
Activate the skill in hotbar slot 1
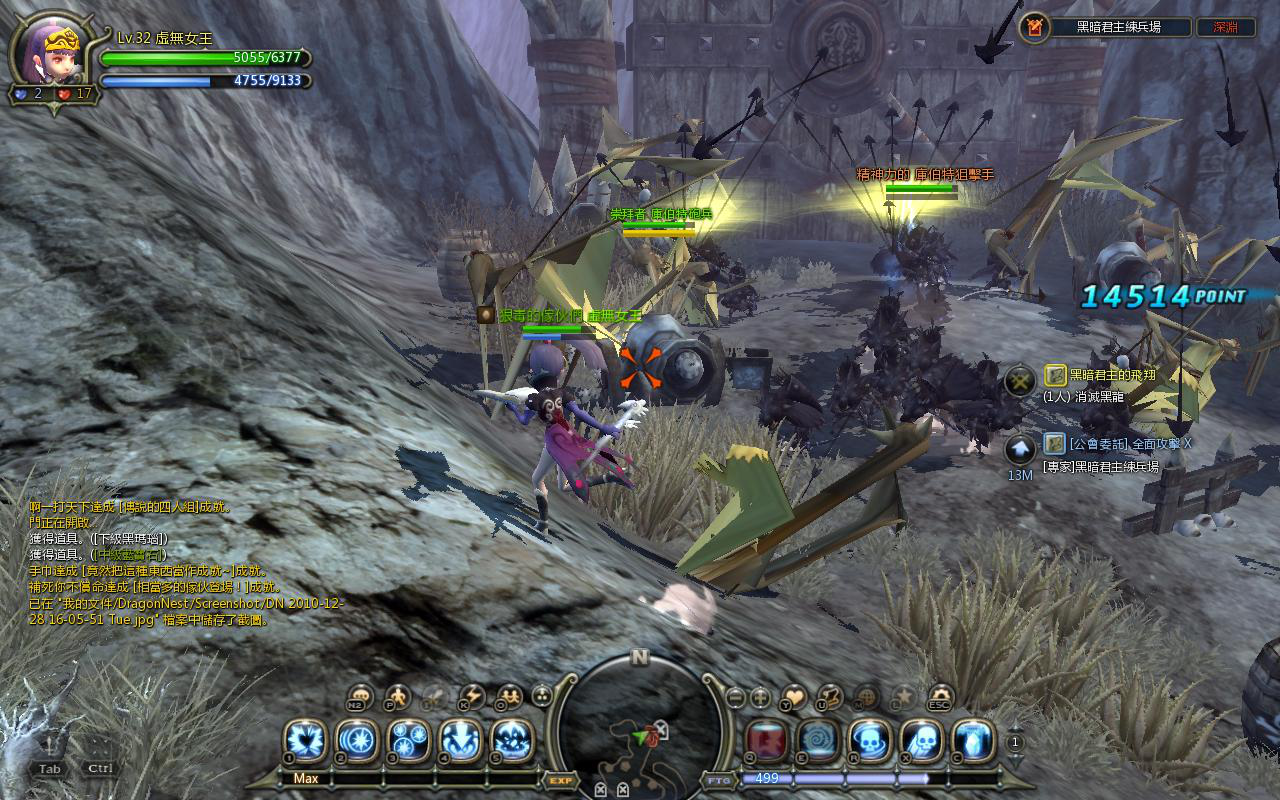pos(304,740)
